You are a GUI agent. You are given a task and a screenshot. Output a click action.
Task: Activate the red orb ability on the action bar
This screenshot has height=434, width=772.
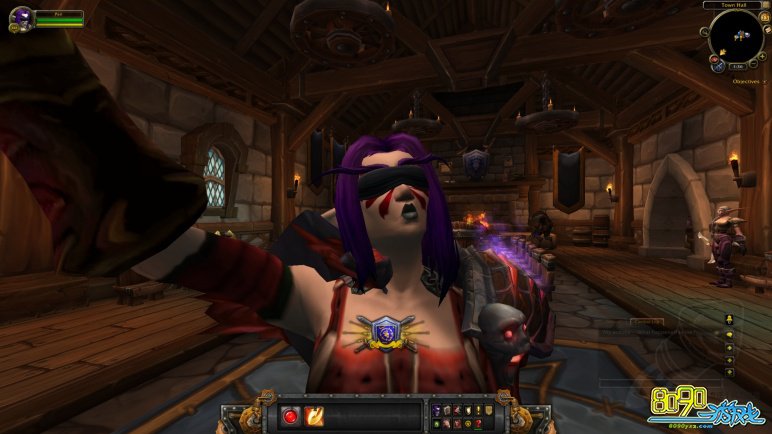[x=291, y=415]
